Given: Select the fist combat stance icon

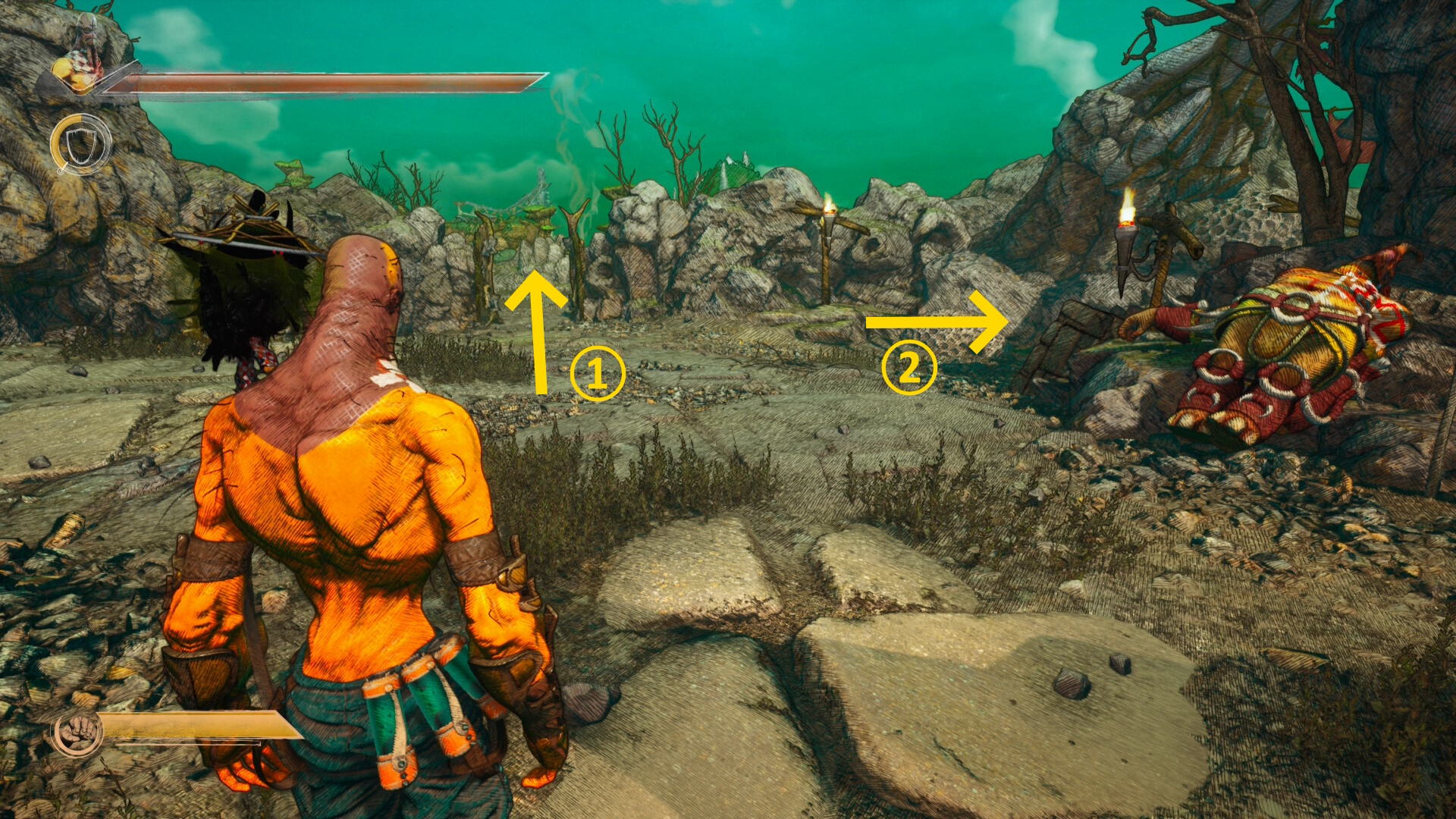Looking at the screenshot, I should tap(76, 733).
